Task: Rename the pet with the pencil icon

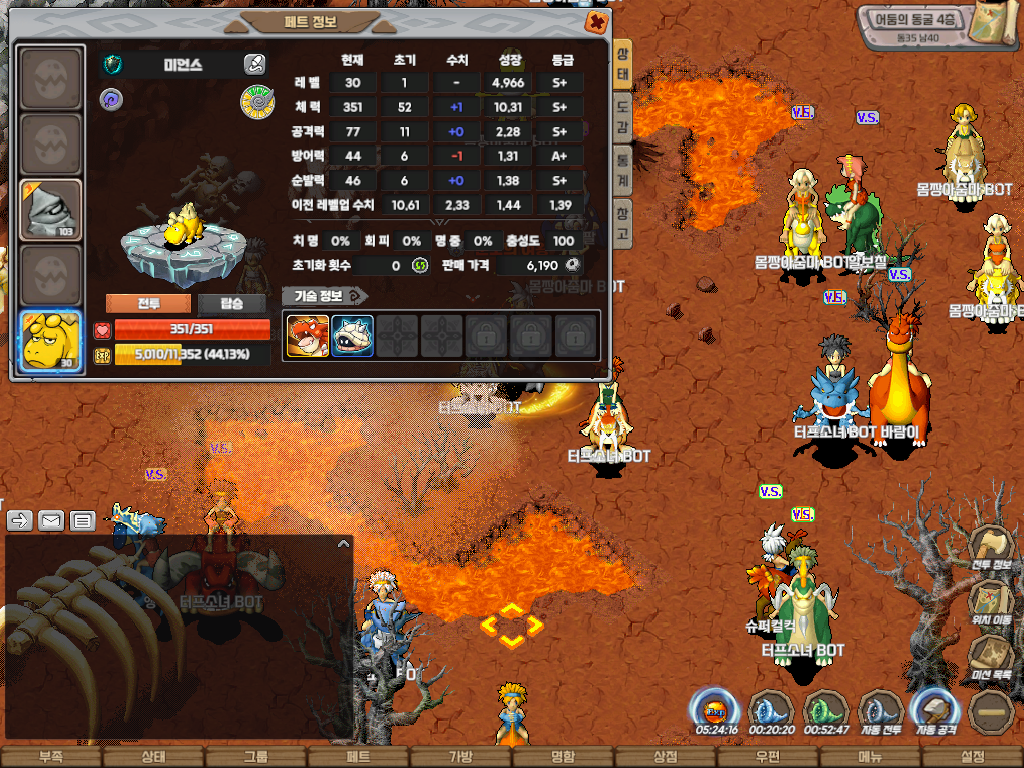Action: pos(254,65)
